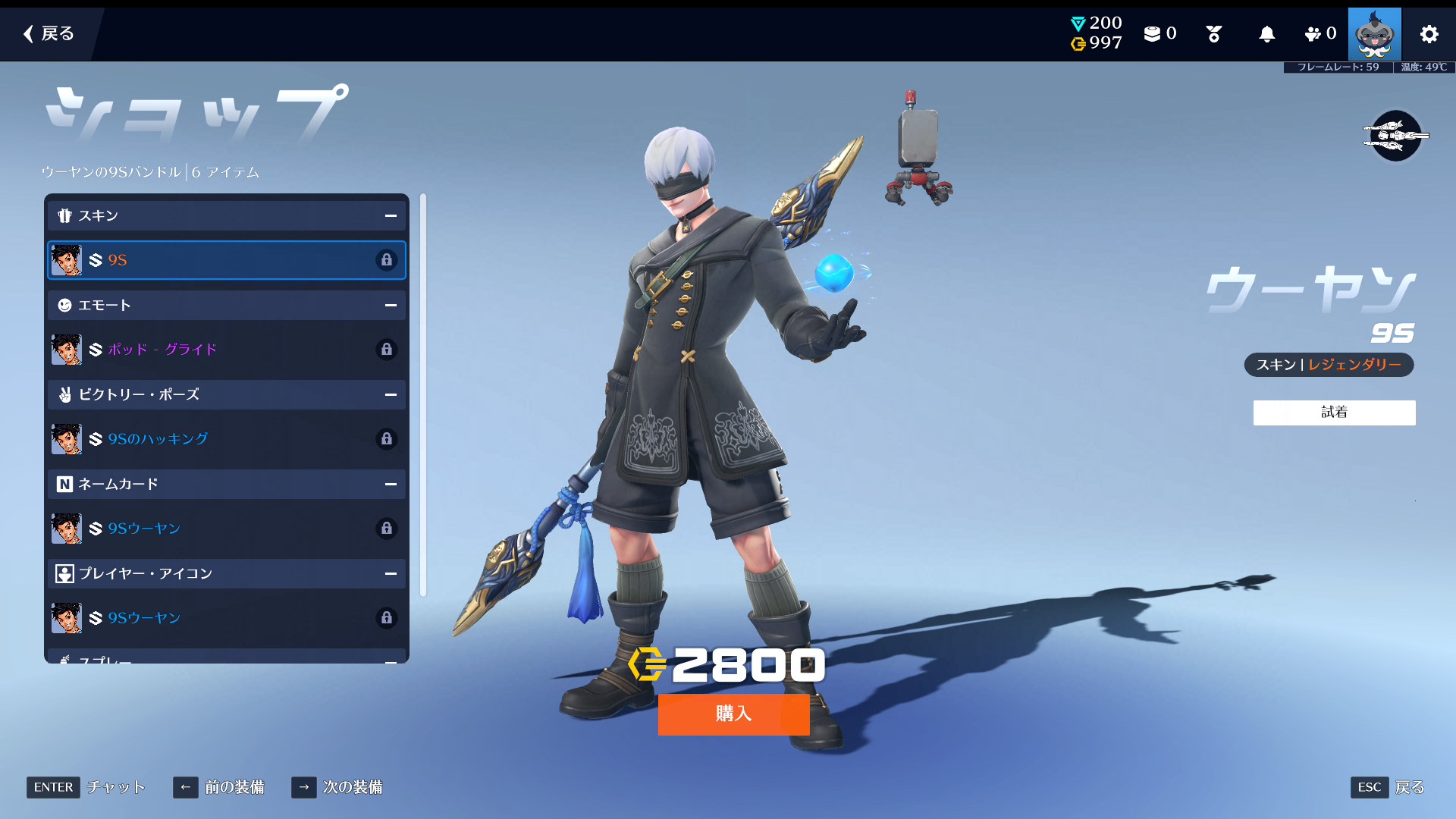Select the 9S skin row
1456x819 pixels.
coord(226,260)
